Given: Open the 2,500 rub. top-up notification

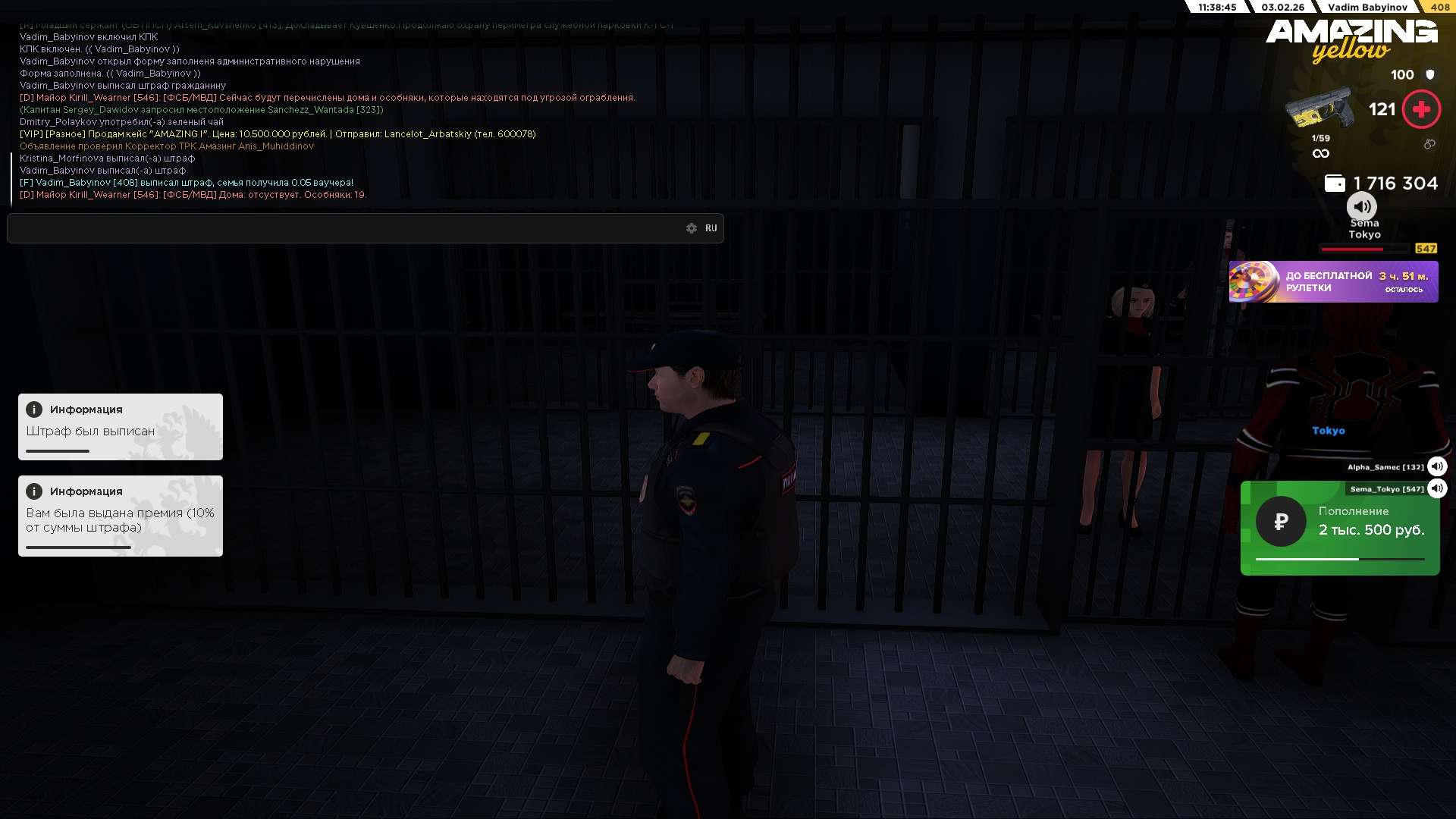Looking at the screenshot, I should (1339, 529).
